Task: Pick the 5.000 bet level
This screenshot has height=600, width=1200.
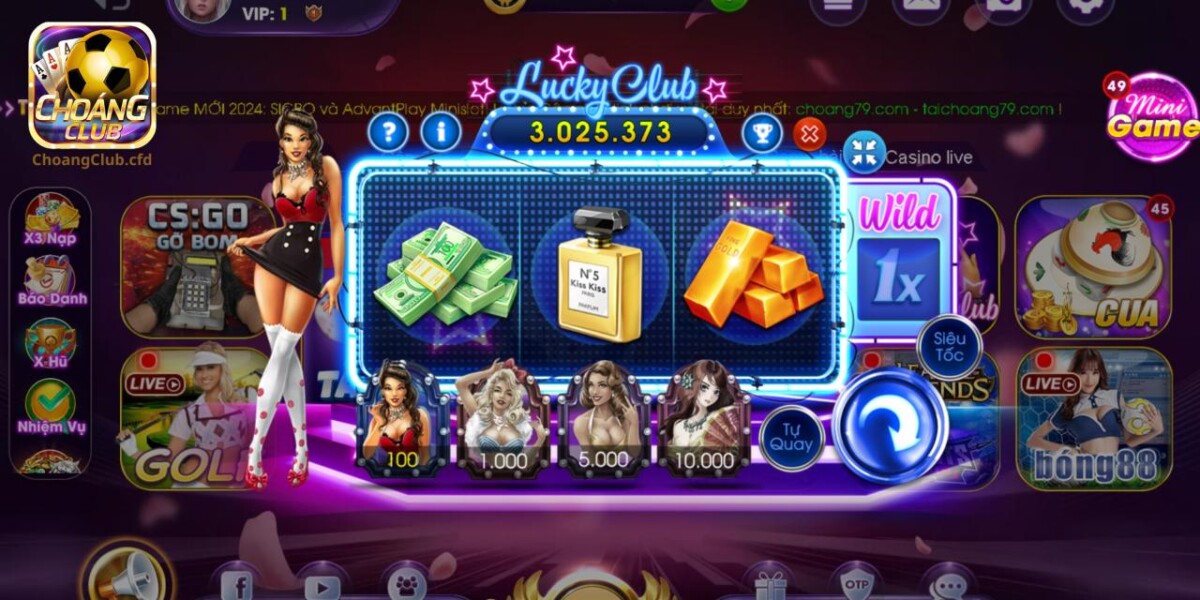Action: pos(603,418)
